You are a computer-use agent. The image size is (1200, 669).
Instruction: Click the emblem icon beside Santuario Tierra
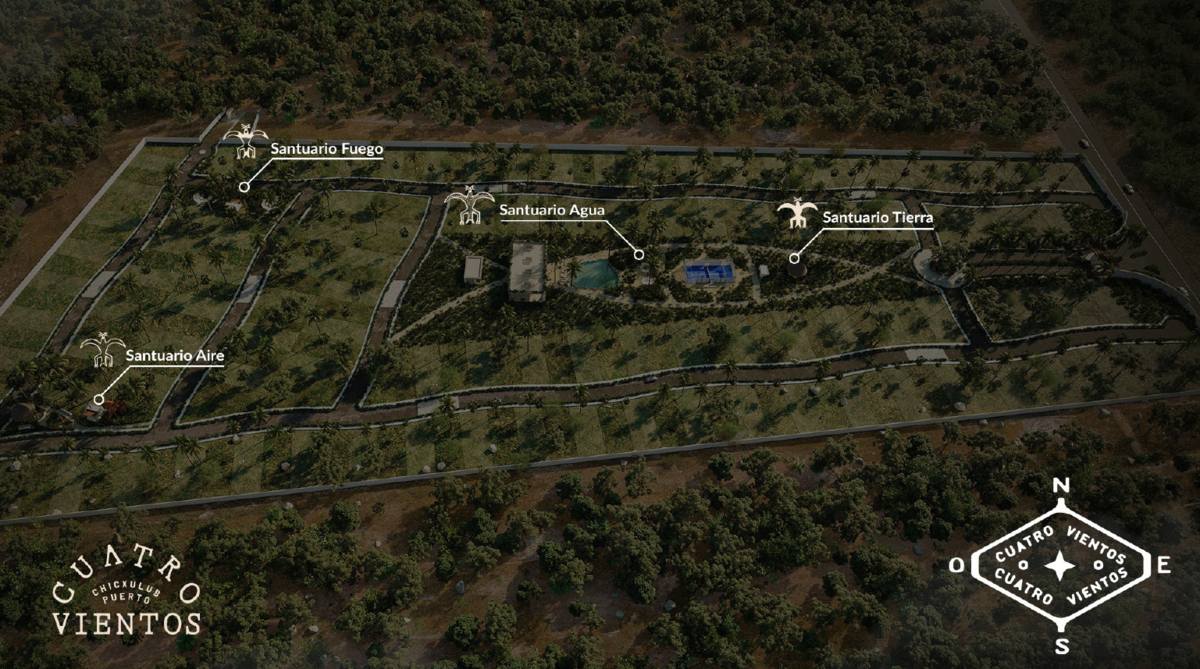pyautogui.click(x=797, y=214)
